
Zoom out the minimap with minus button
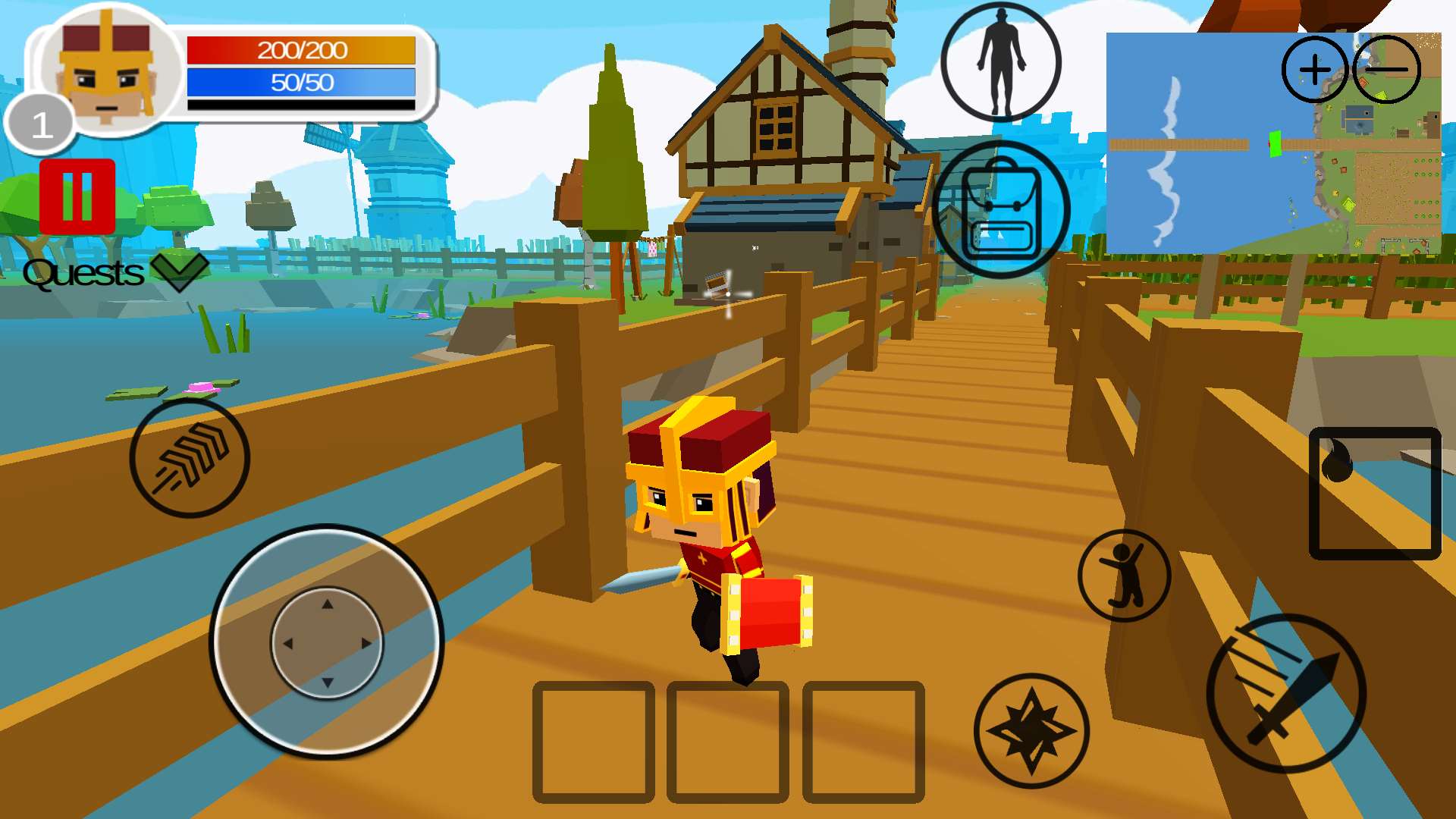(x=1386, y=70)
